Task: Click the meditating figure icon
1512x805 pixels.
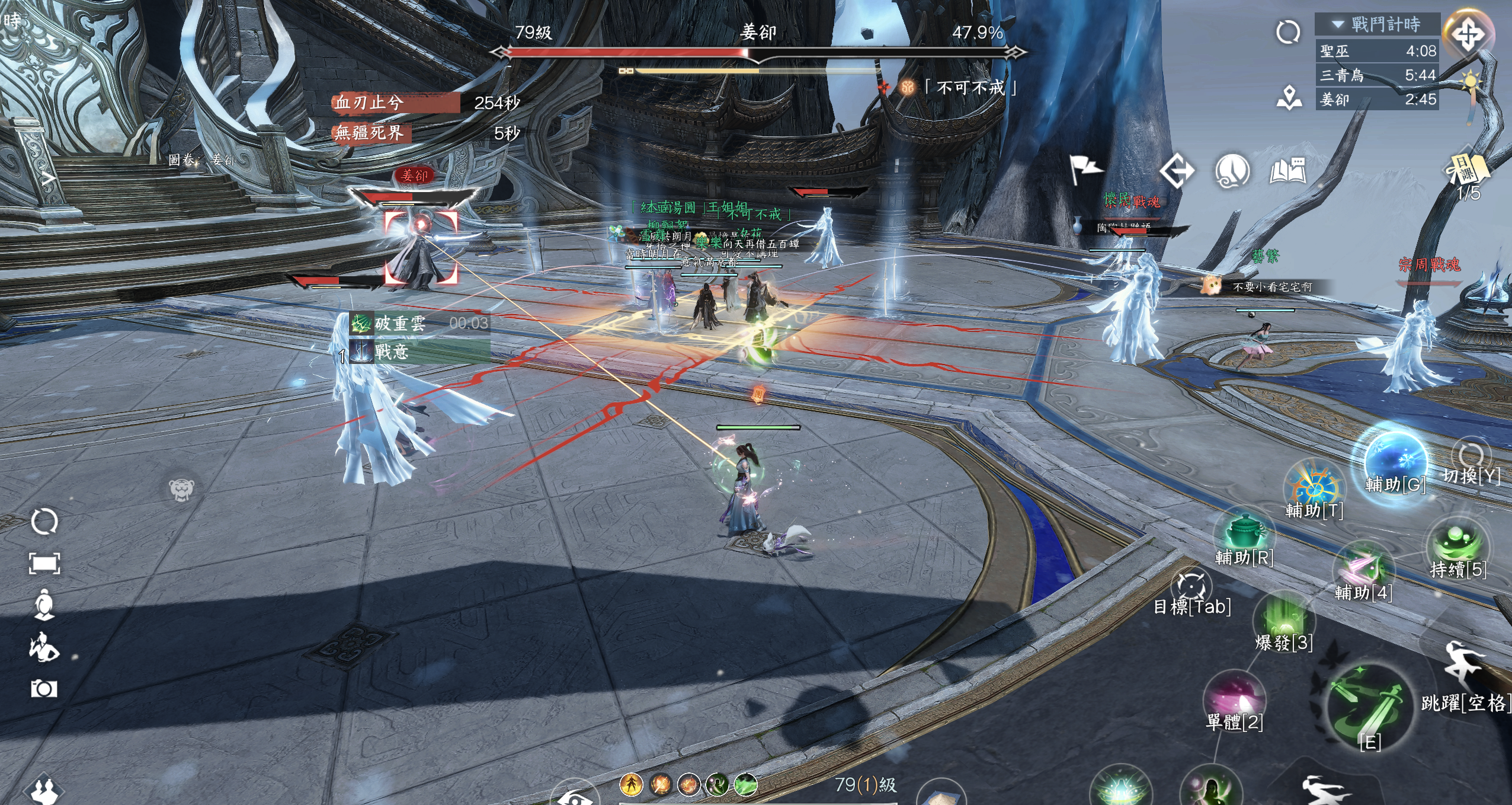Action: pos(44,605)
